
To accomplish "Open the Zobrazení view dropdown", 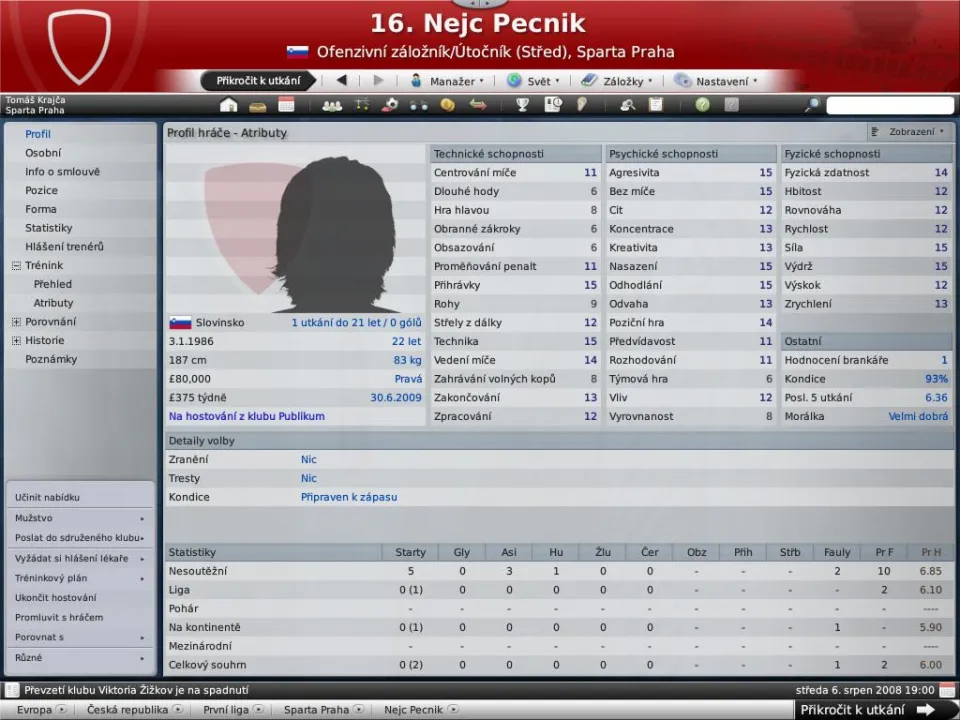I will click(x=908, y=132).
